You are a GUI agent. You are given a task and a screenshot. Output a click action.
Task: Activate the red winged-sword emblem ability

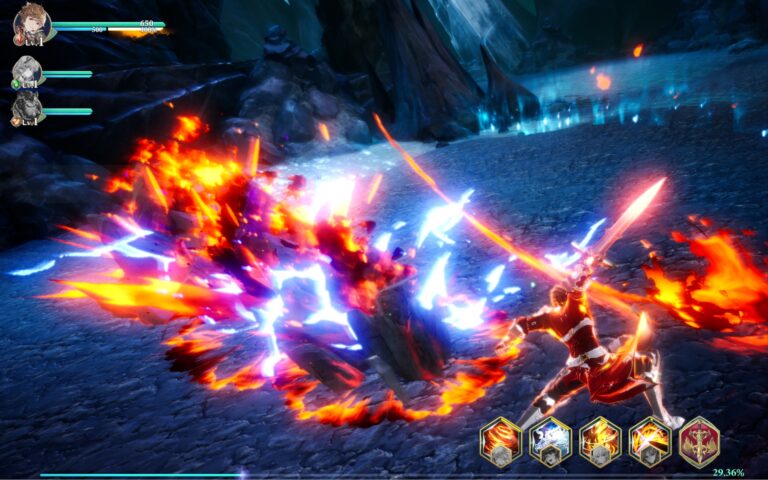coord(700,440)
